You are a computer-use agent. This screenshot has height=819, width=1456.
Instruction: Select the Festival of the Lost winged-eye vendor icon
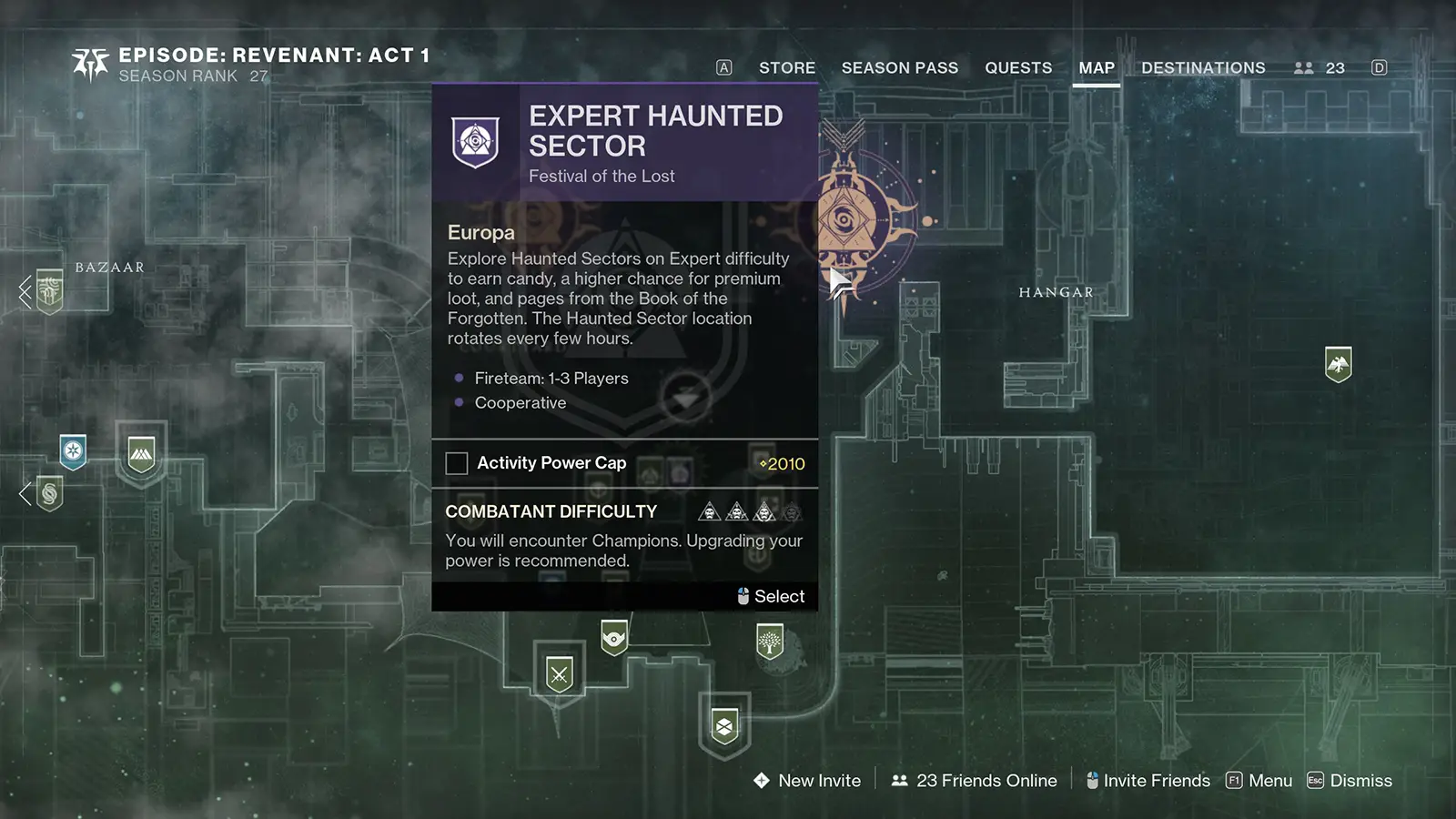coord(614,640)
